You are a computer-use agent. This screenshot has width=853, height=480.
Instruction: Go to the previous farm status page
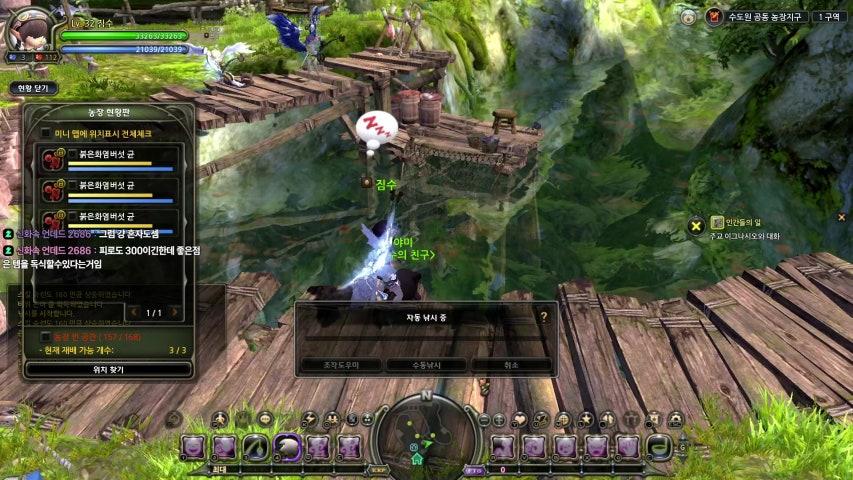pyautogui.click(x=132, y=313)
